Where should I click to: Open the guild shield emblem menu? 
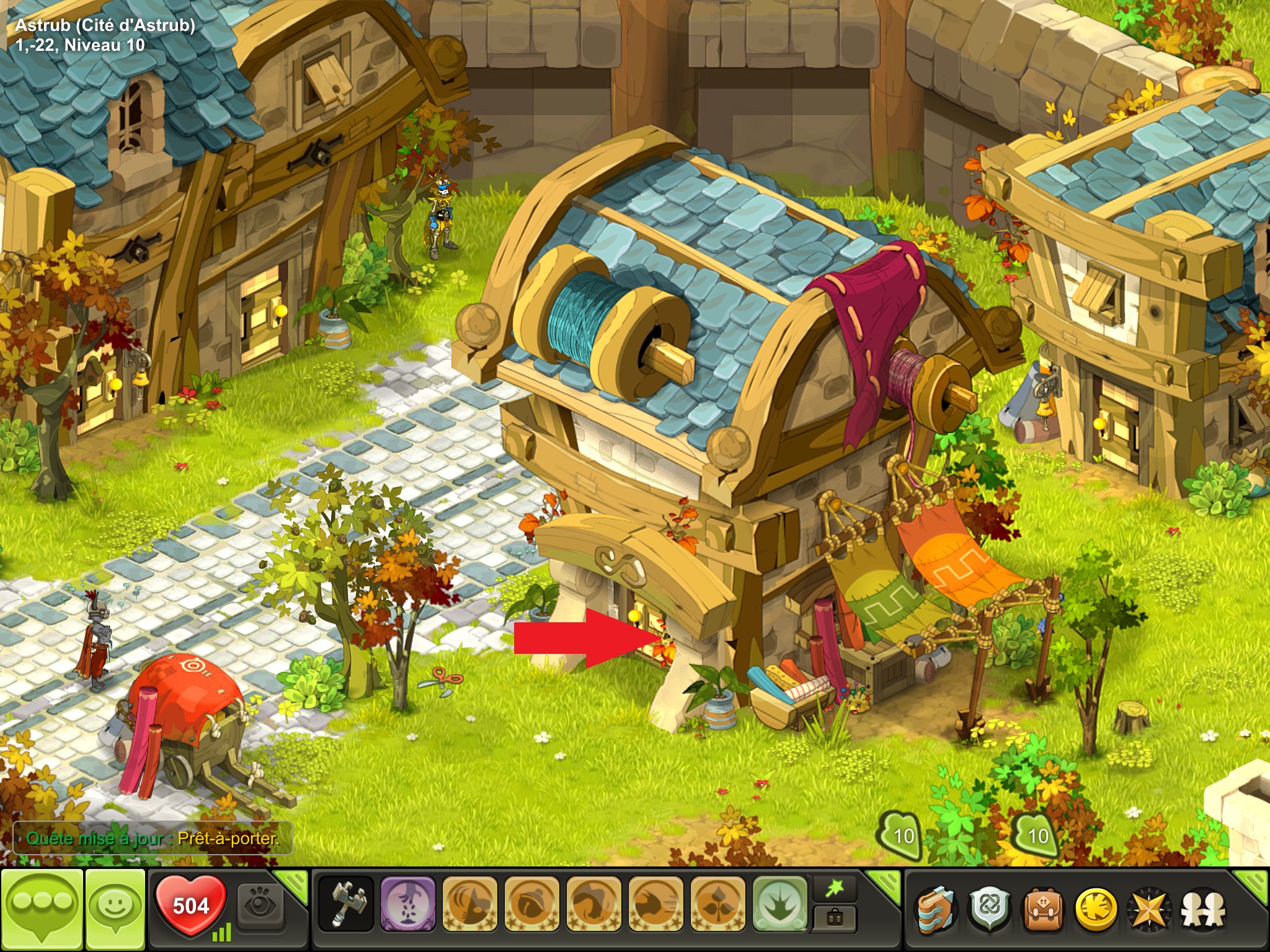pyautogui.click(x=990, y=909)
